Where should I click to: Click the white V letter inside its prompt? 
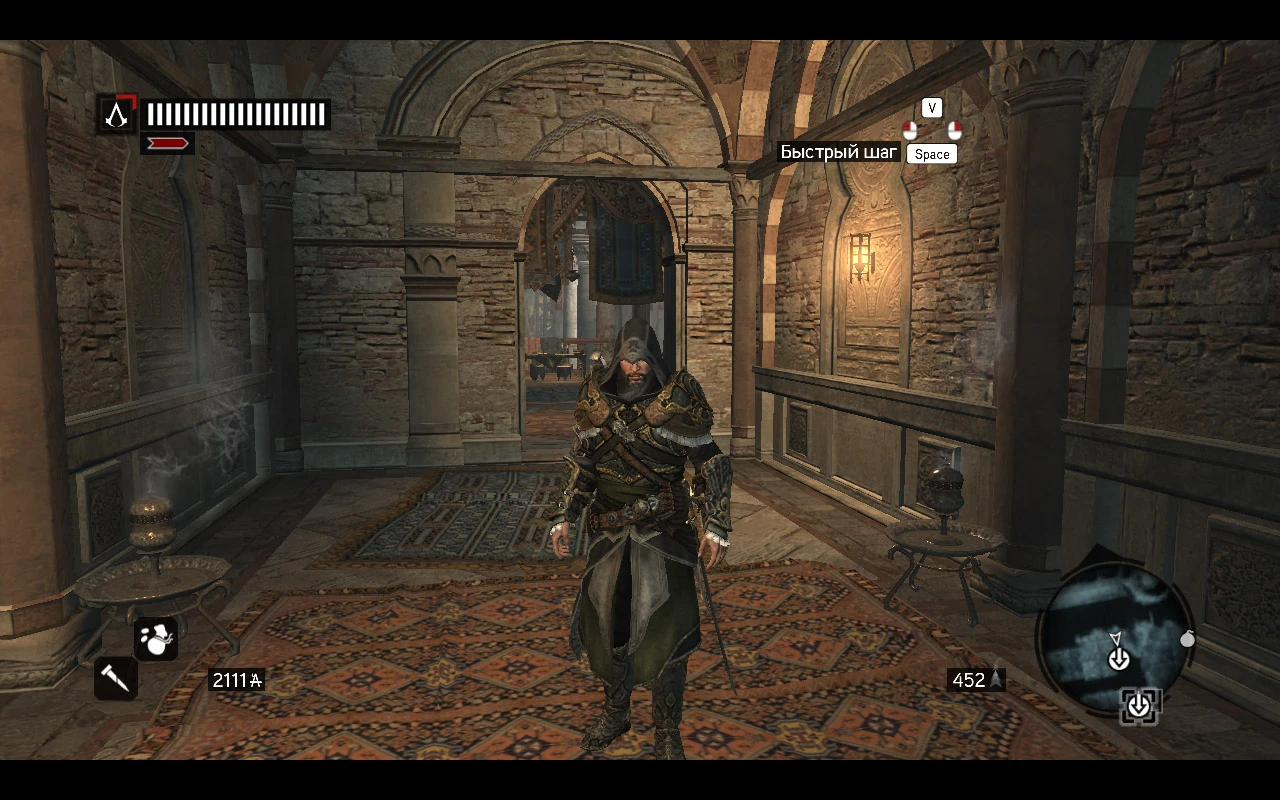[x=930, y=107]
